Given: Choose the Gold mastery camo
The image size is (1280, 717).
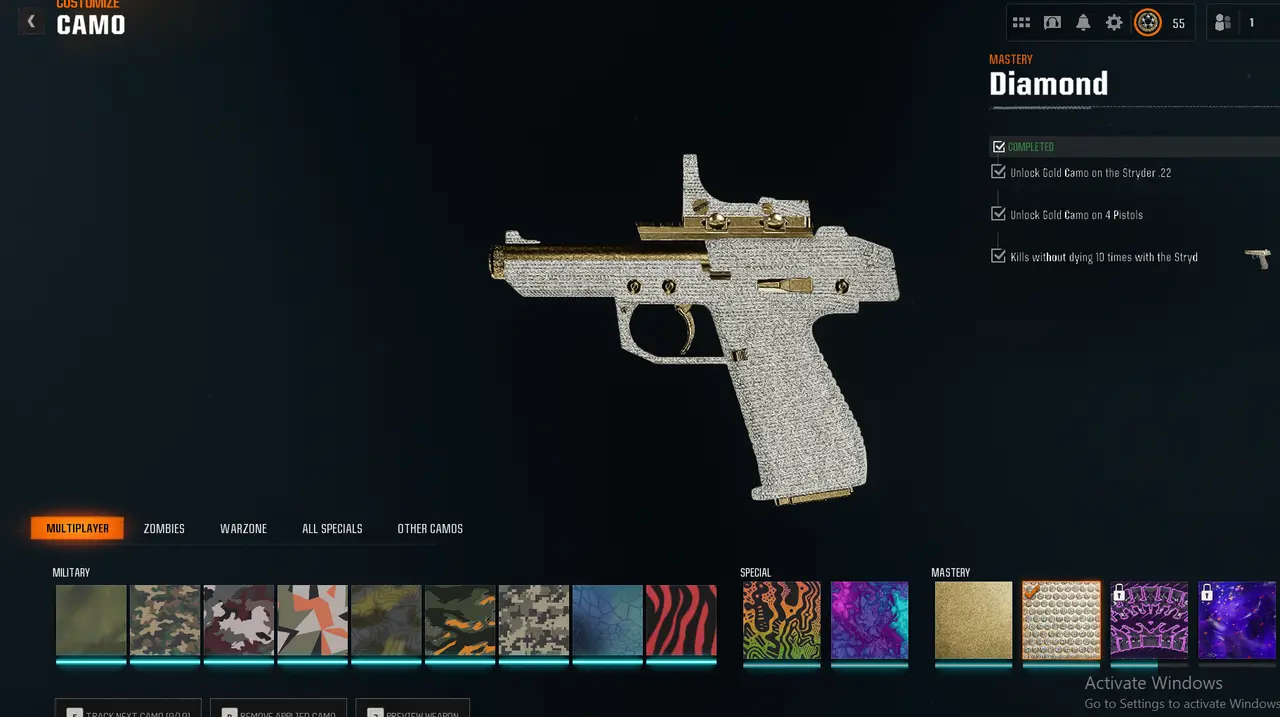Looking at the screenshot, I should 973,620.
